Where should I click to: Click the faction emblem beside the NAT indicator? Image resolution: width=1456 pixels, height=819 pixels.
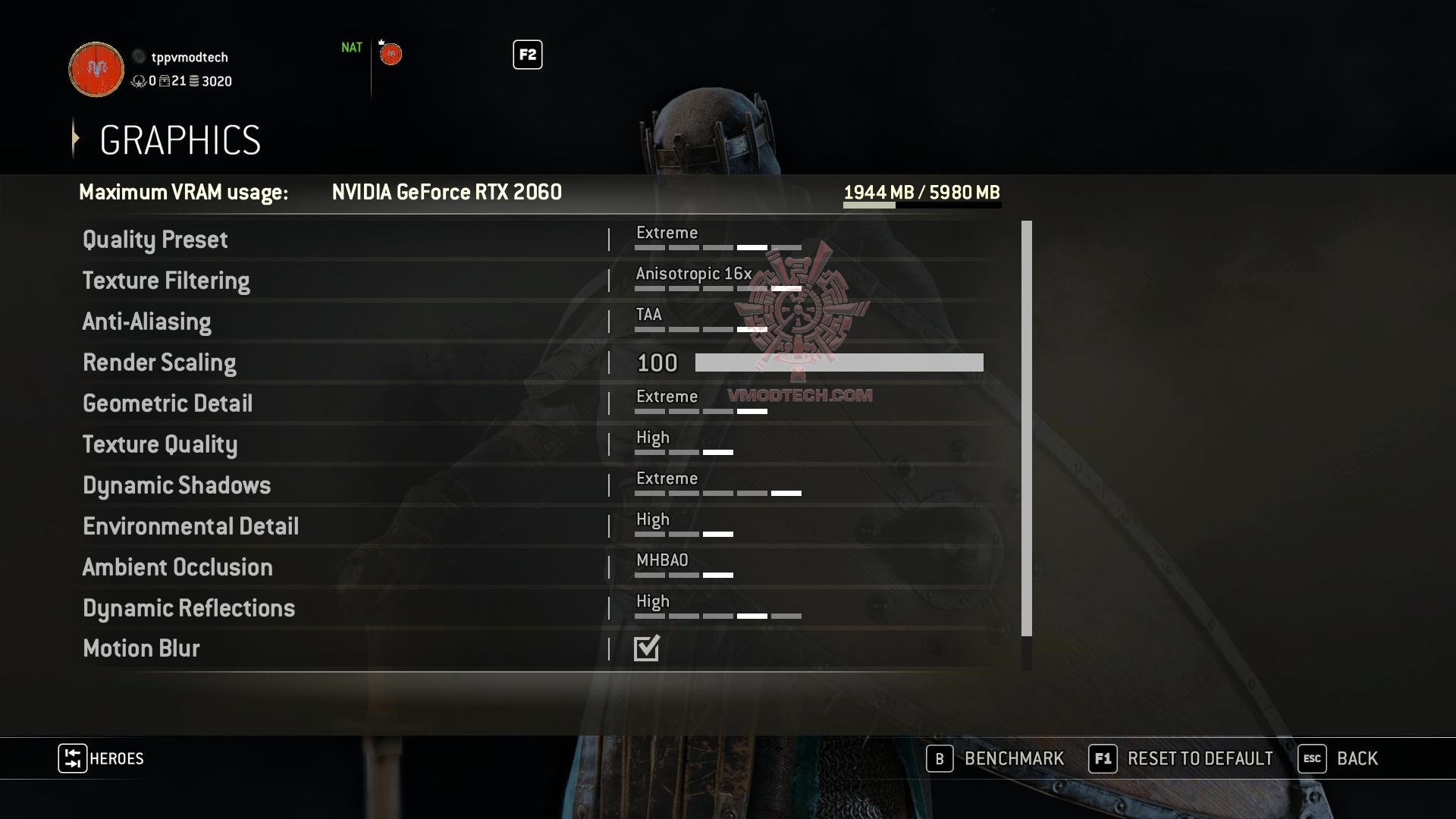pos(391,54)
